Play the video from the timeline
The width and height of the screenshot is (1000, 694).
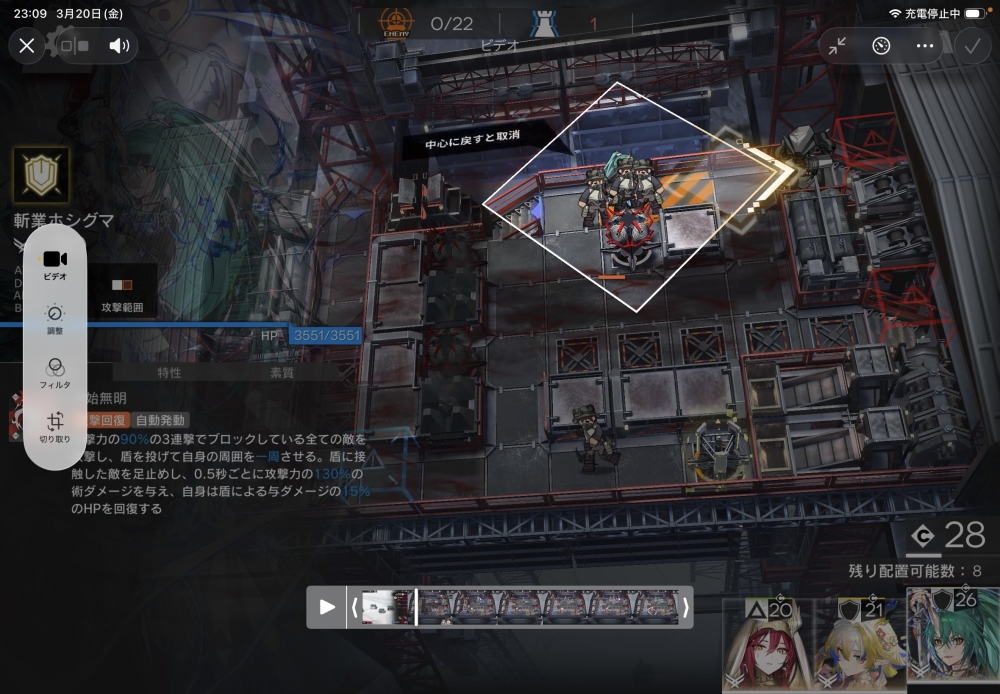pos(327,607)
